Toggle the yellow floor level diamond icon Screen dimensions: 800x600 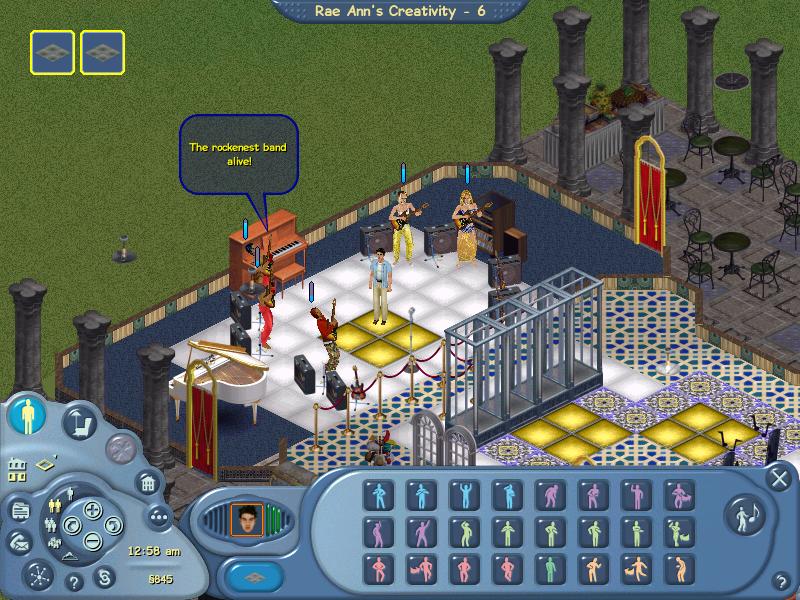[47, 463]
